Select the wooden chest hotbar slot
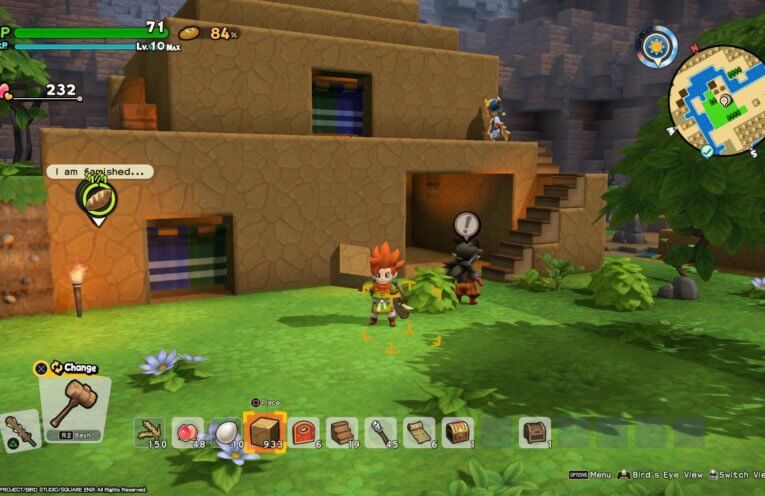Screen dimensions: 765x496 (x=535, y=432)
